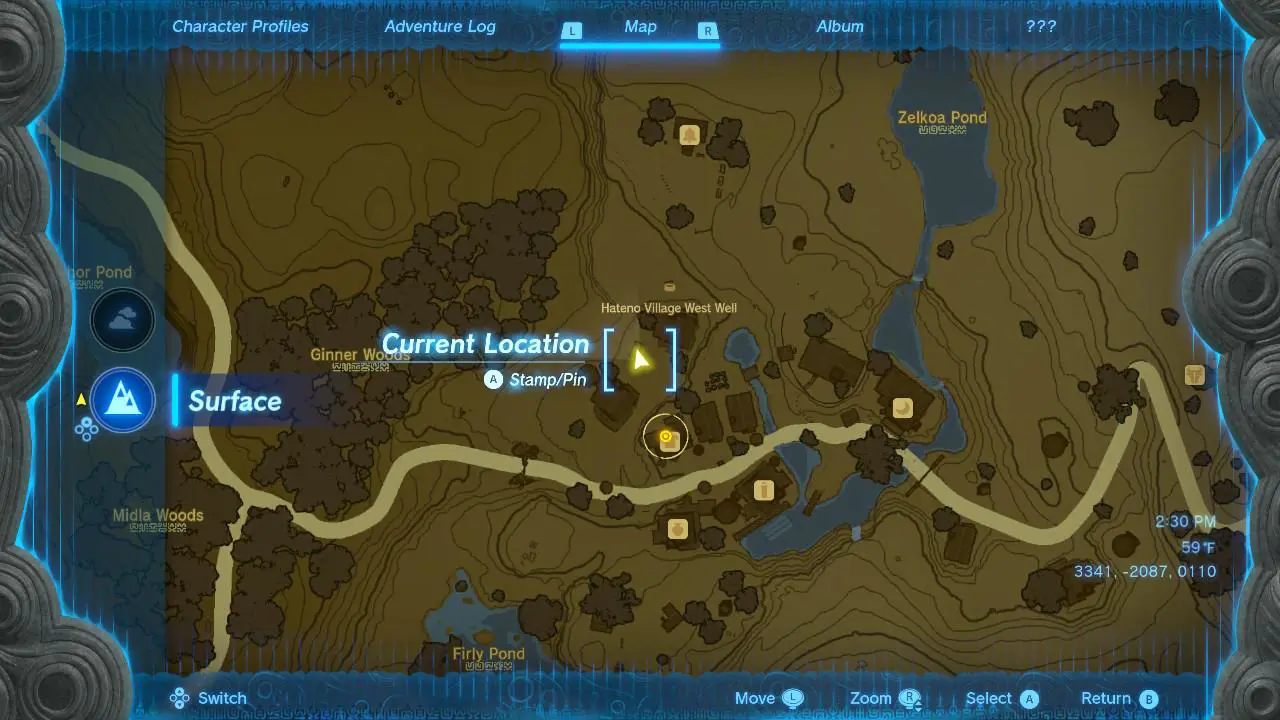The width and height of the screenshot is (1280, 720).
Task: Open the Album tab
Action: pos(839,26)
